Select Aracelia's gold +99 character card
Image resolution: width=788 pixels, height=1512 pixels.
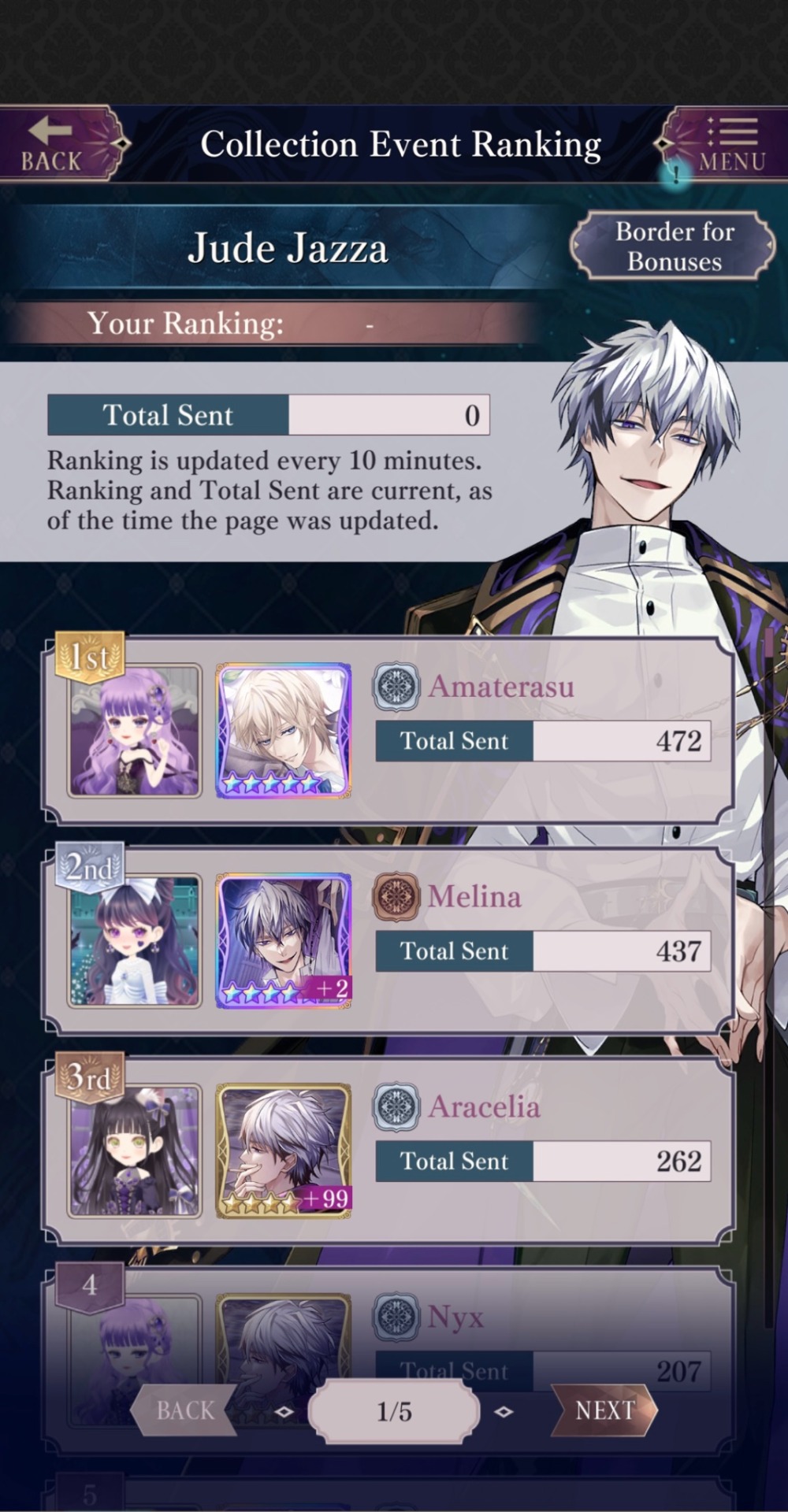click(284, 1151)
